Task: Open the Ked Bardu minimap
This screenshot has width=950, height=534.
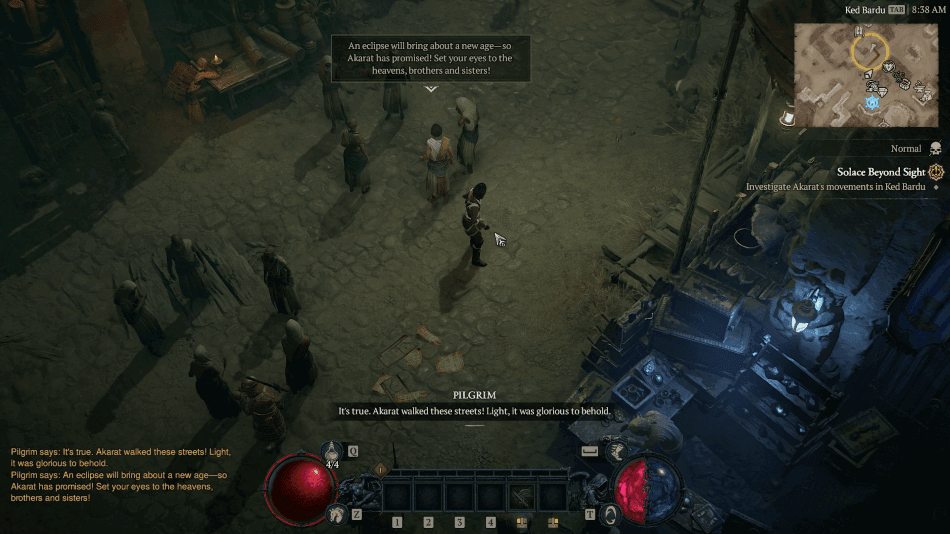Action: (869, 74)
